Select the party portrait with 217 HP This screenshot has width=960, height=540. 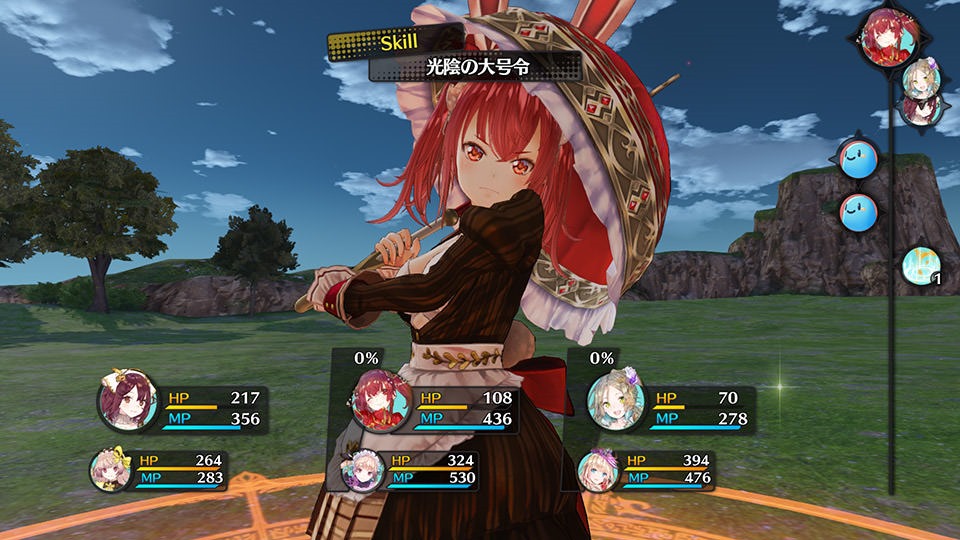pos(128,401)
